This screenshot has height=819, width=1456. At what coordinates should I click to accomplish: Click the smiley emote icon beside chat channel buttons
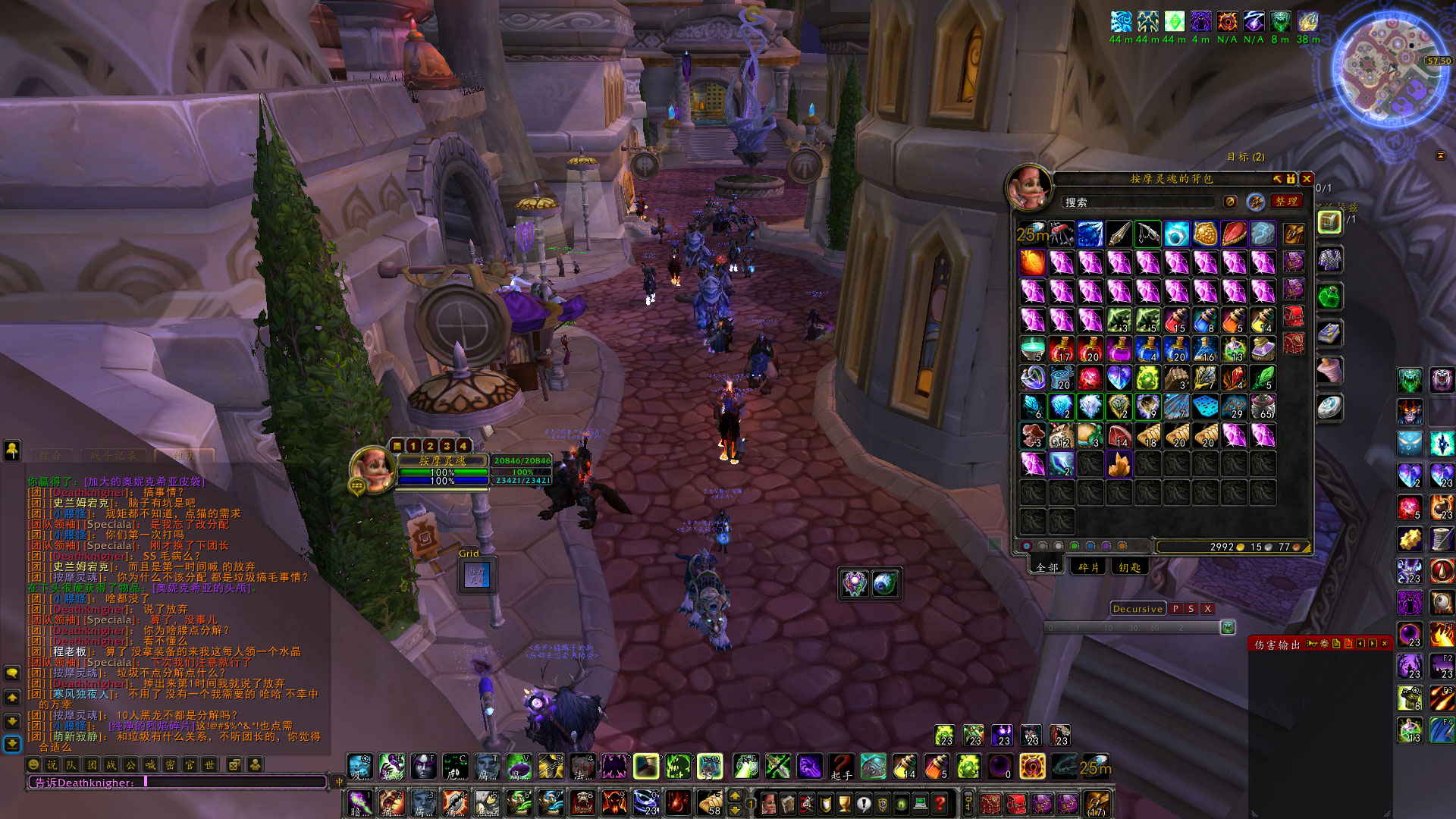(33, 764)
